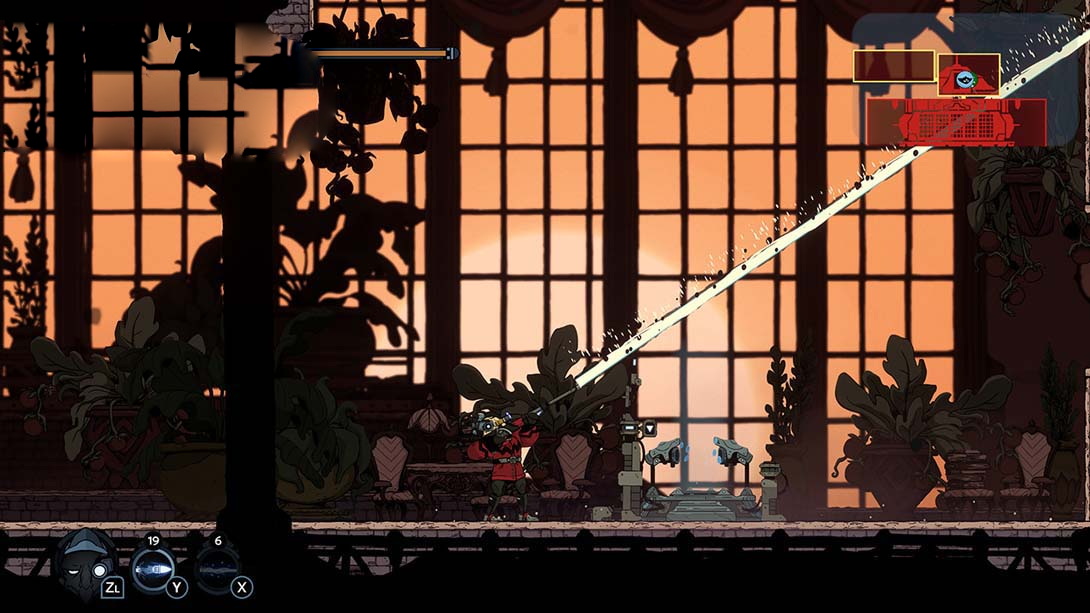
Task: Click the player marker on the minimap
Action: pyautogui.click(x=966, y=77)
